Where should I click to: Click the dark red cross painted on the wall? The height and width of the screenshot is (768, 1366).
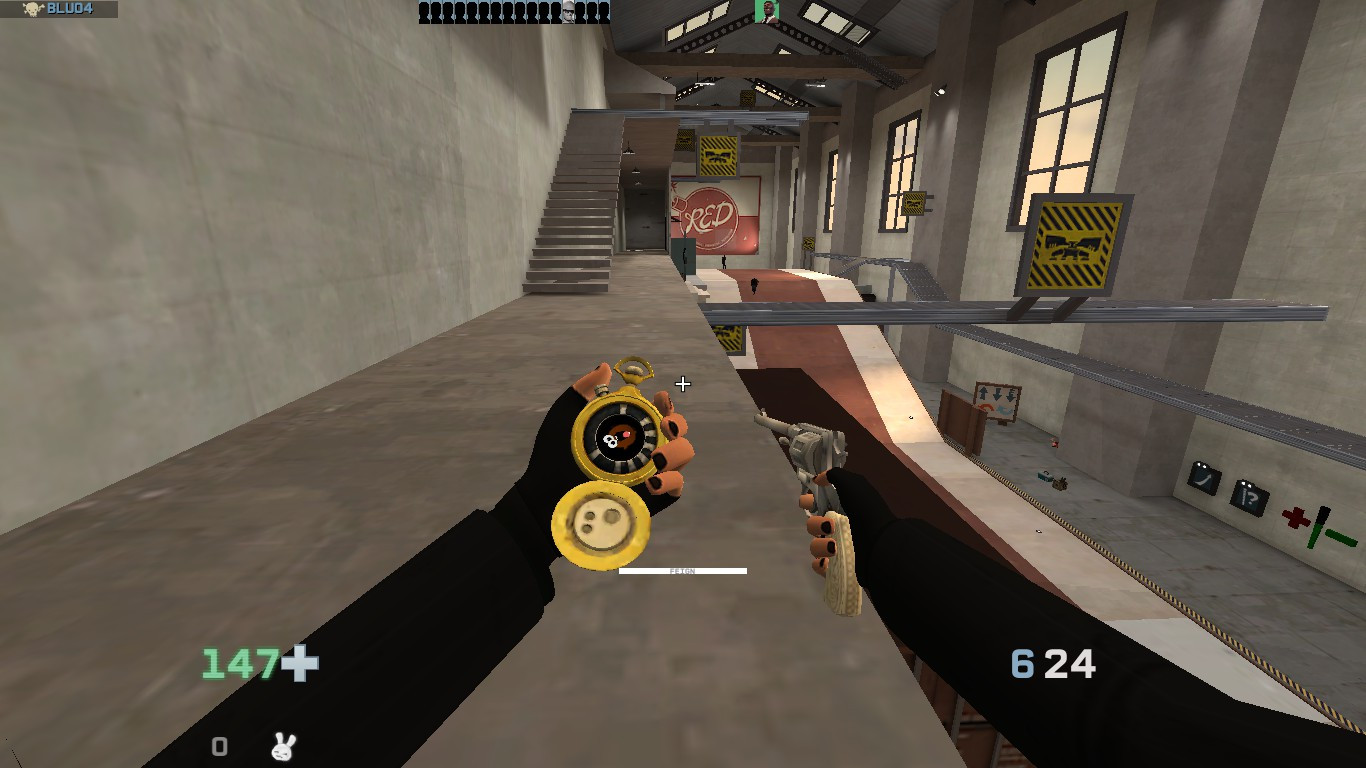(x=1296, y=516)
